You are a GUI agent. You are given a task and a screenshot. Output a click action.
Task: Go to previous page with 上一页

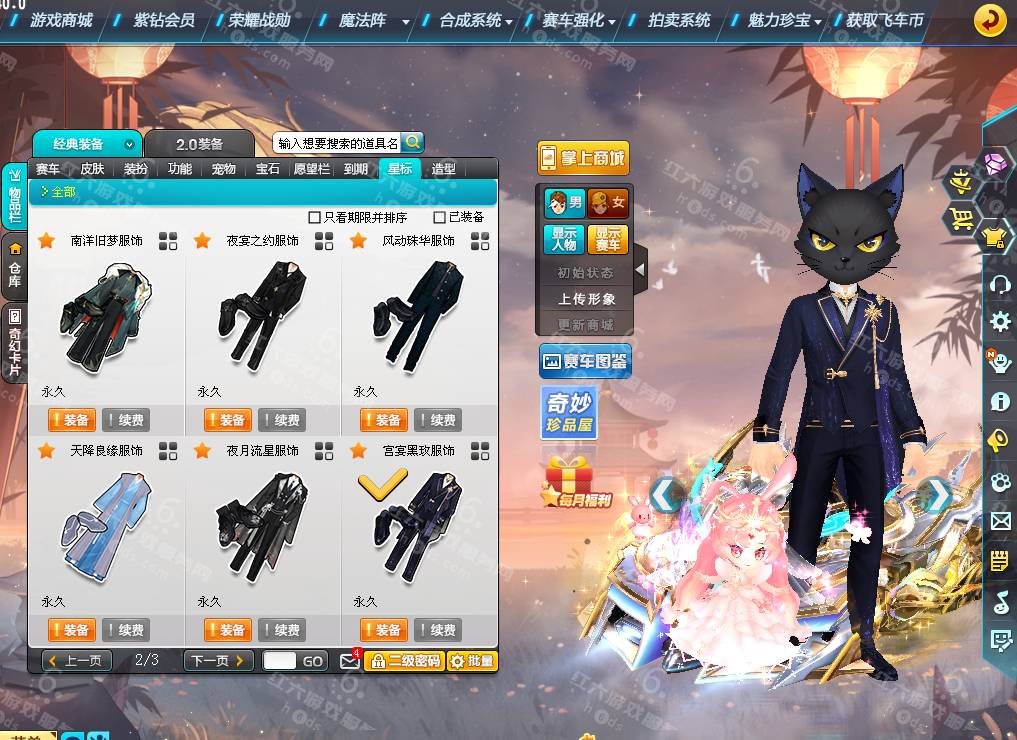tap(77, 661)
